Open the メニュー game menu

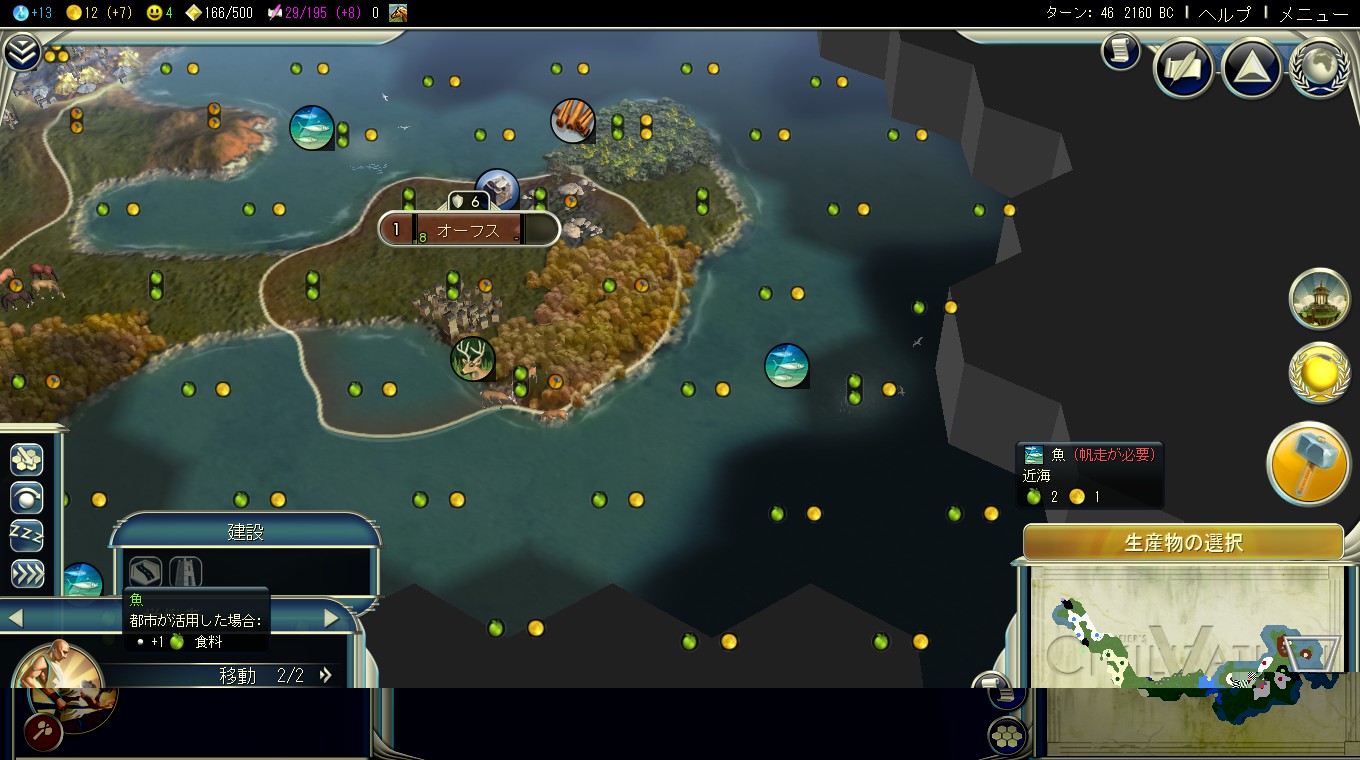pos(1314,13)
